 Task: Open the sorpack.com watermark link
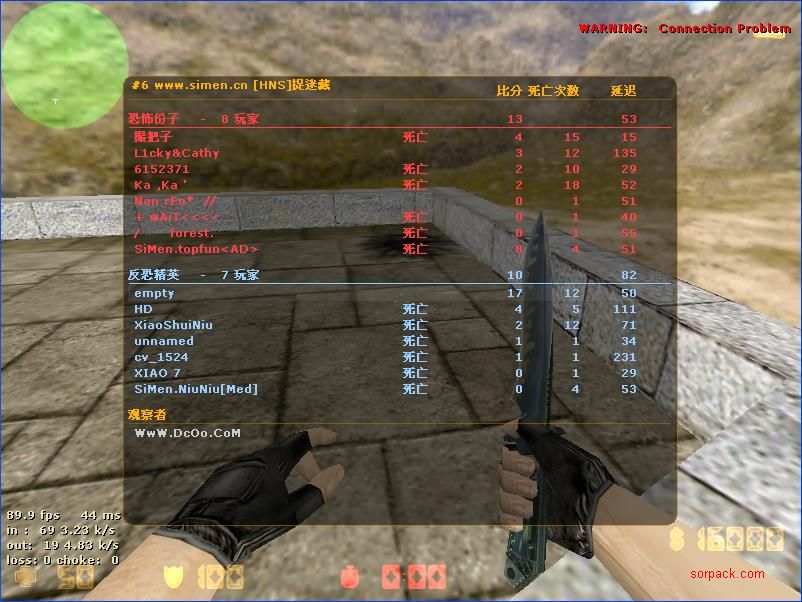coord(727,574)
